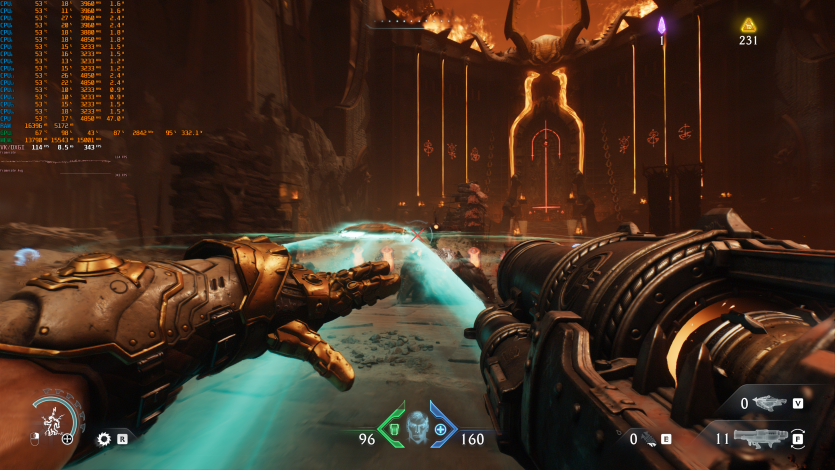Select the spiked gear icon
The image size is (835, 470).
click(103, 438)
